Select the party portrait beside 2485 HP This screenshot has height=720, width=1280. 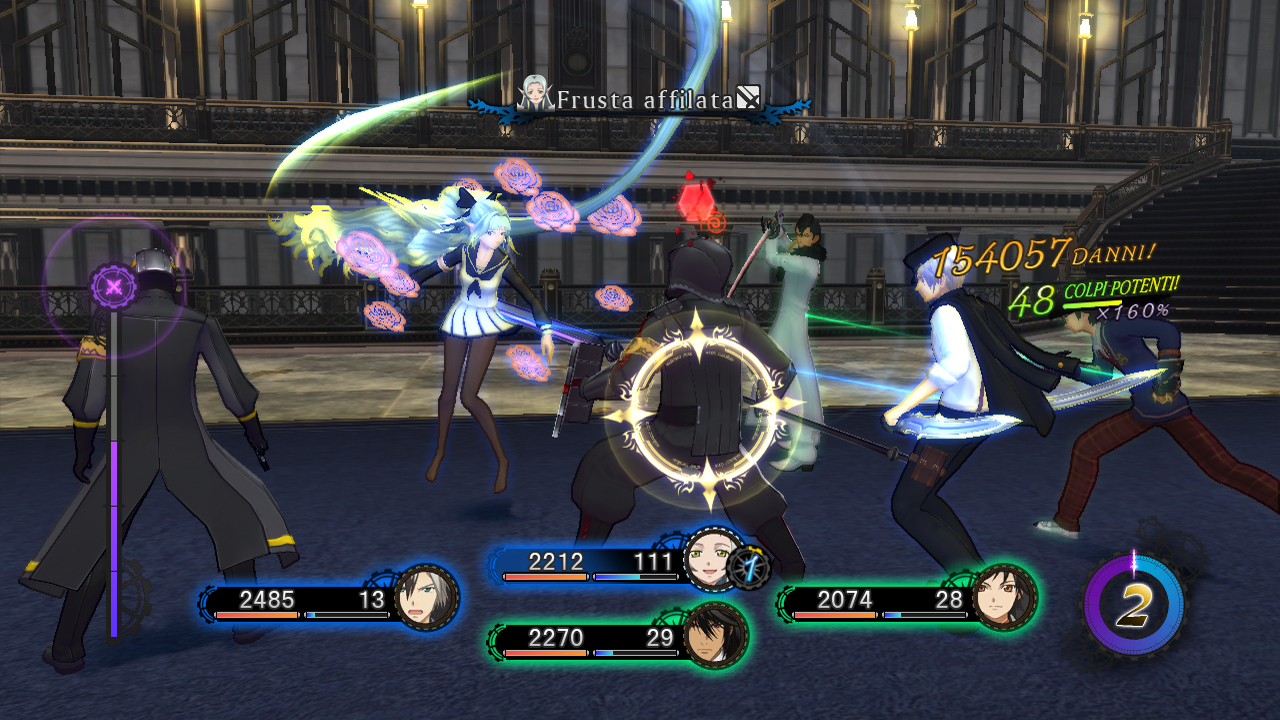tap(427, 598)
